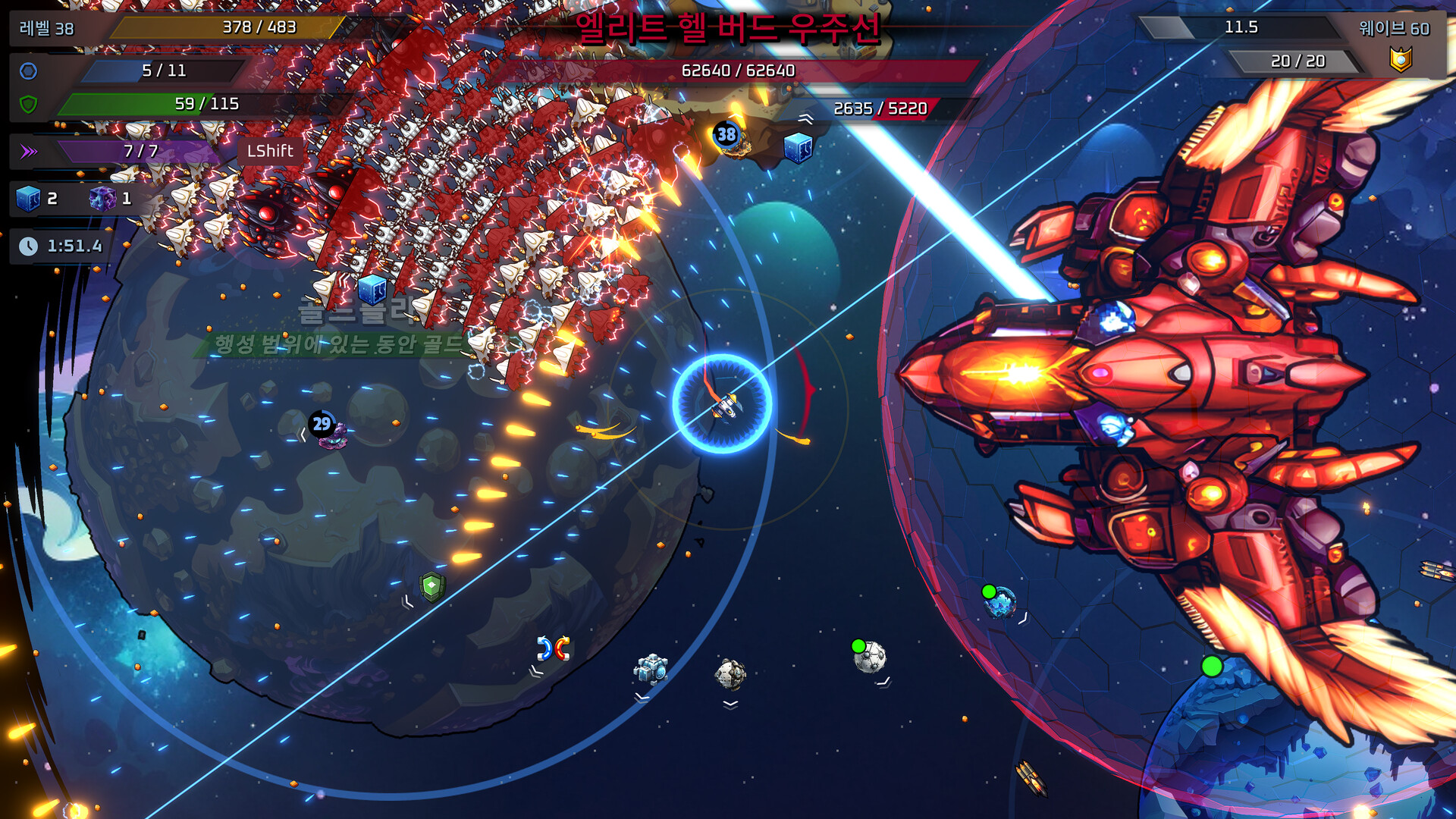This screenshot has width=1456, height=819.
Task: Click the clock icon beside the timer
Action: pyautogui.click(x=28, y=246)
